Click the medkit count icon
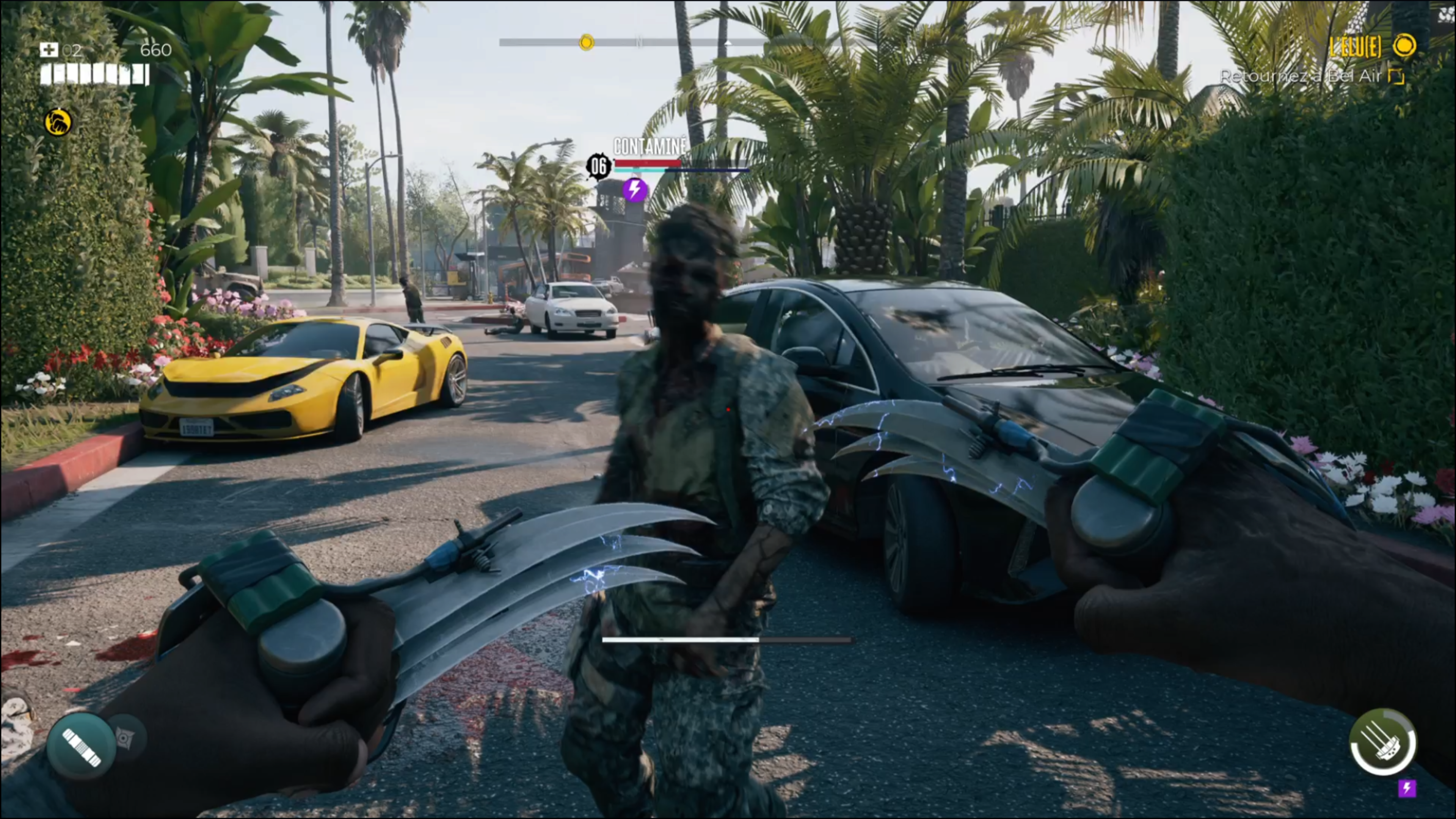 point(49,50)
